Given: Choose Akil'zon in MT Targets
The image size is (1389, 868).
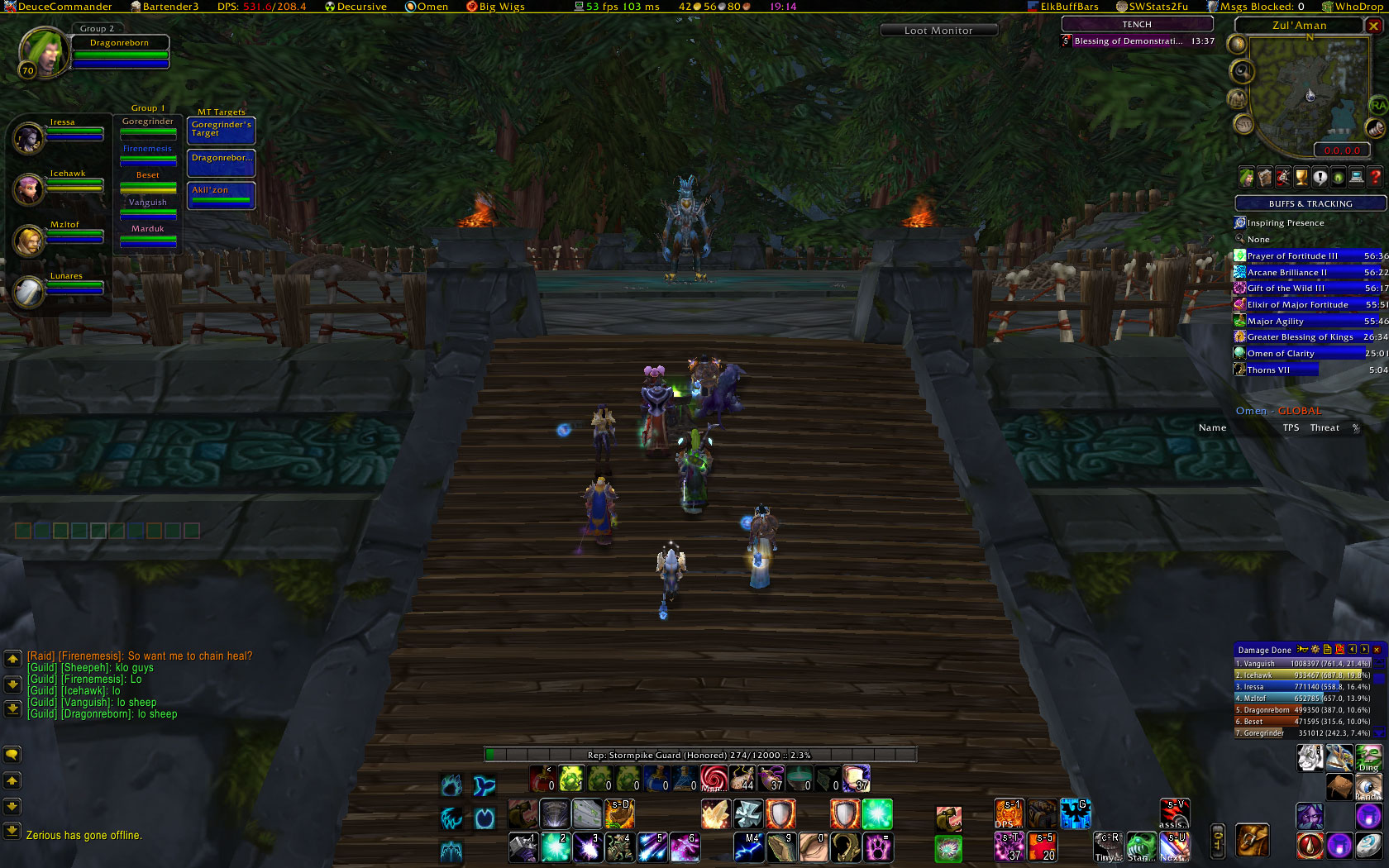Looking at the screenshot, I should 221,194.
